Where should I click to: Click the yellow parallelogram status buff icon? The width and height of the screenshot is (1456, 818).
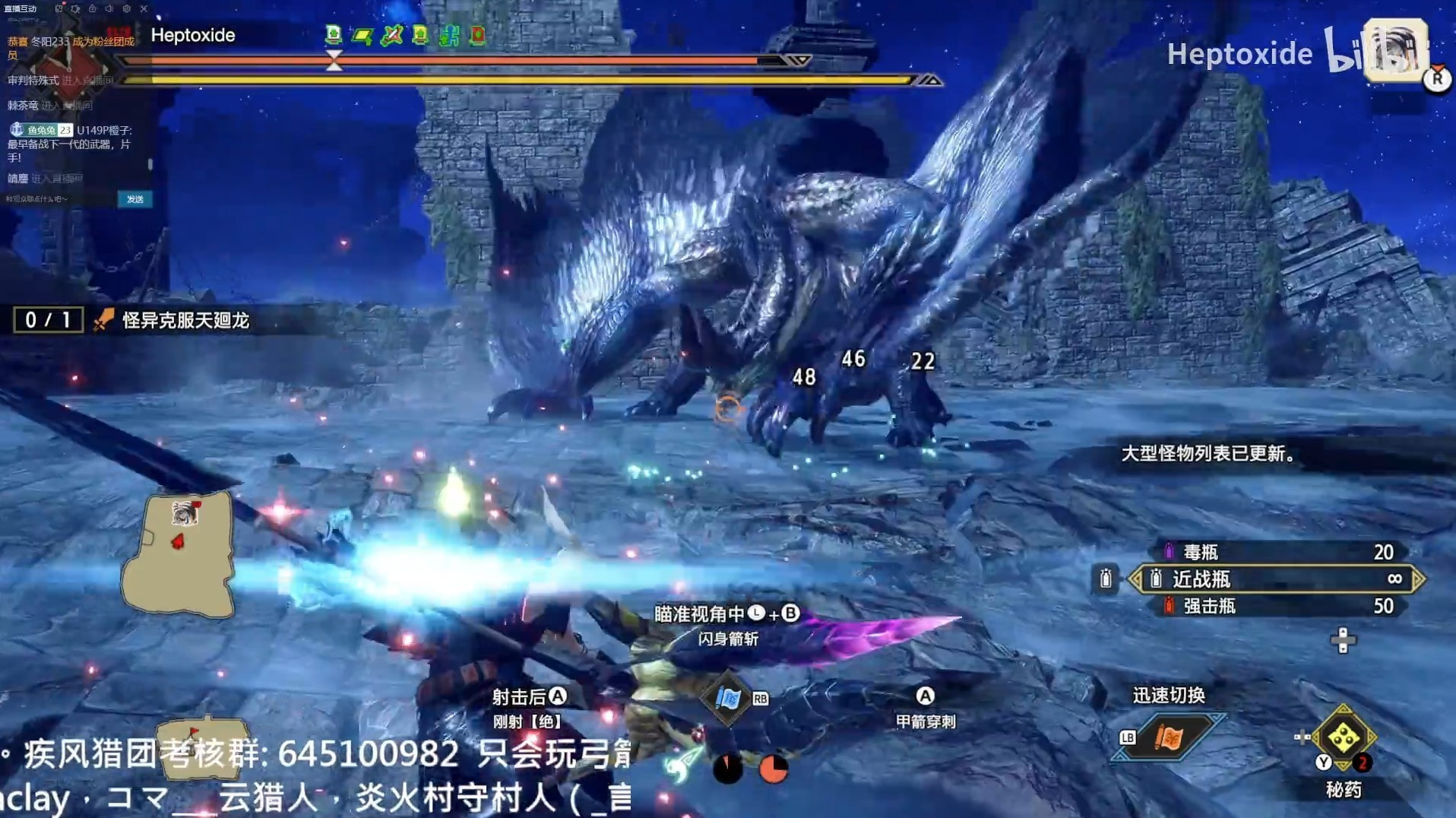coord(362,35)
